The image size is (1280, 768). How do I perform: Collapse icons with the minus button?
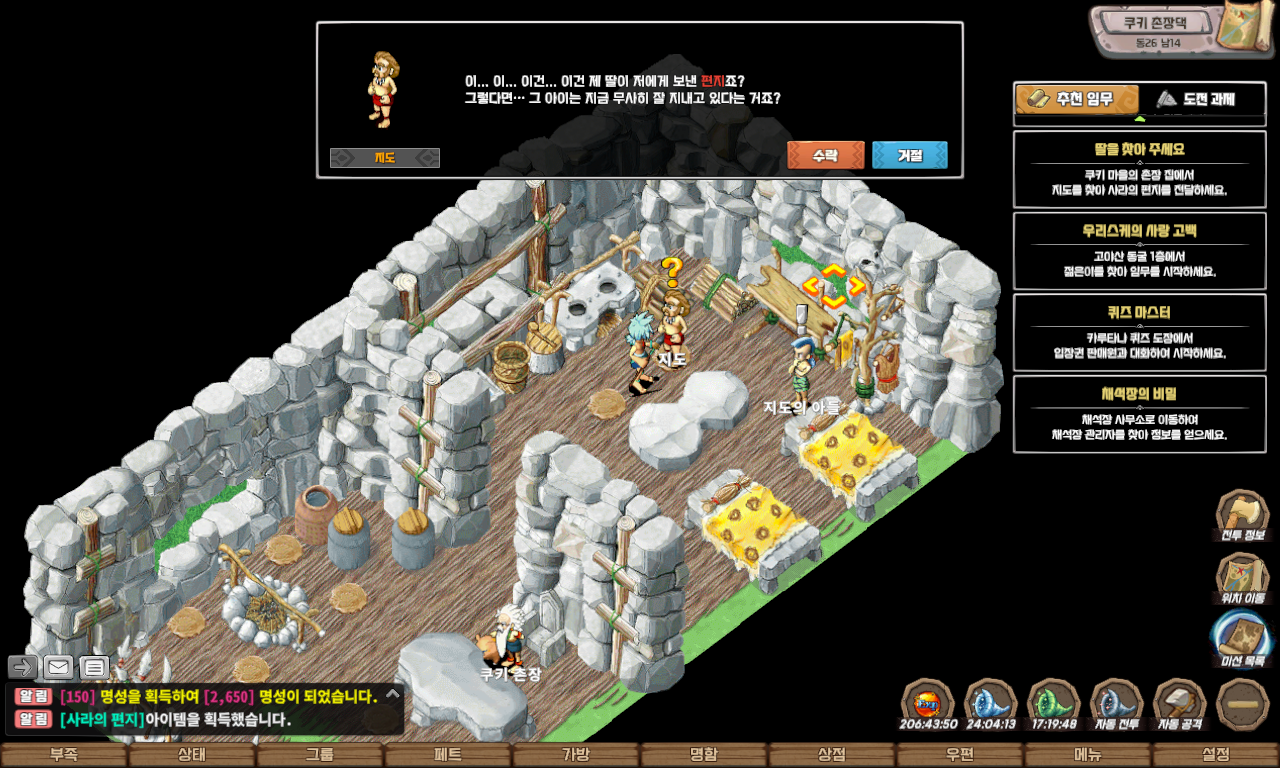pos(1243,703)
